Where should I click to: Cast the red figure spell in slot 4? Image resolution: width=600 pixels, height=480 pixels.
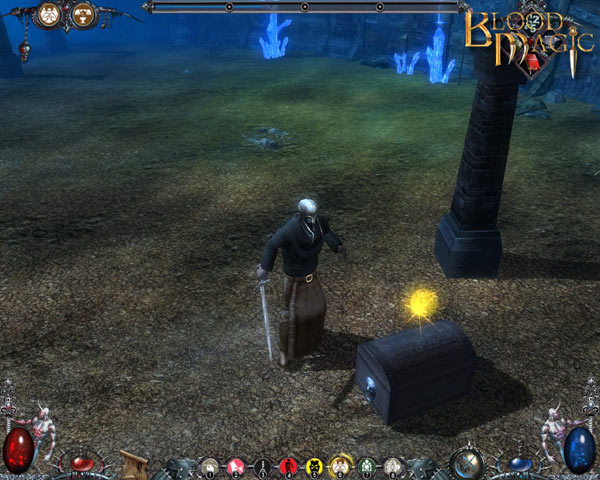pyautogui.click(x=288, y=465)
